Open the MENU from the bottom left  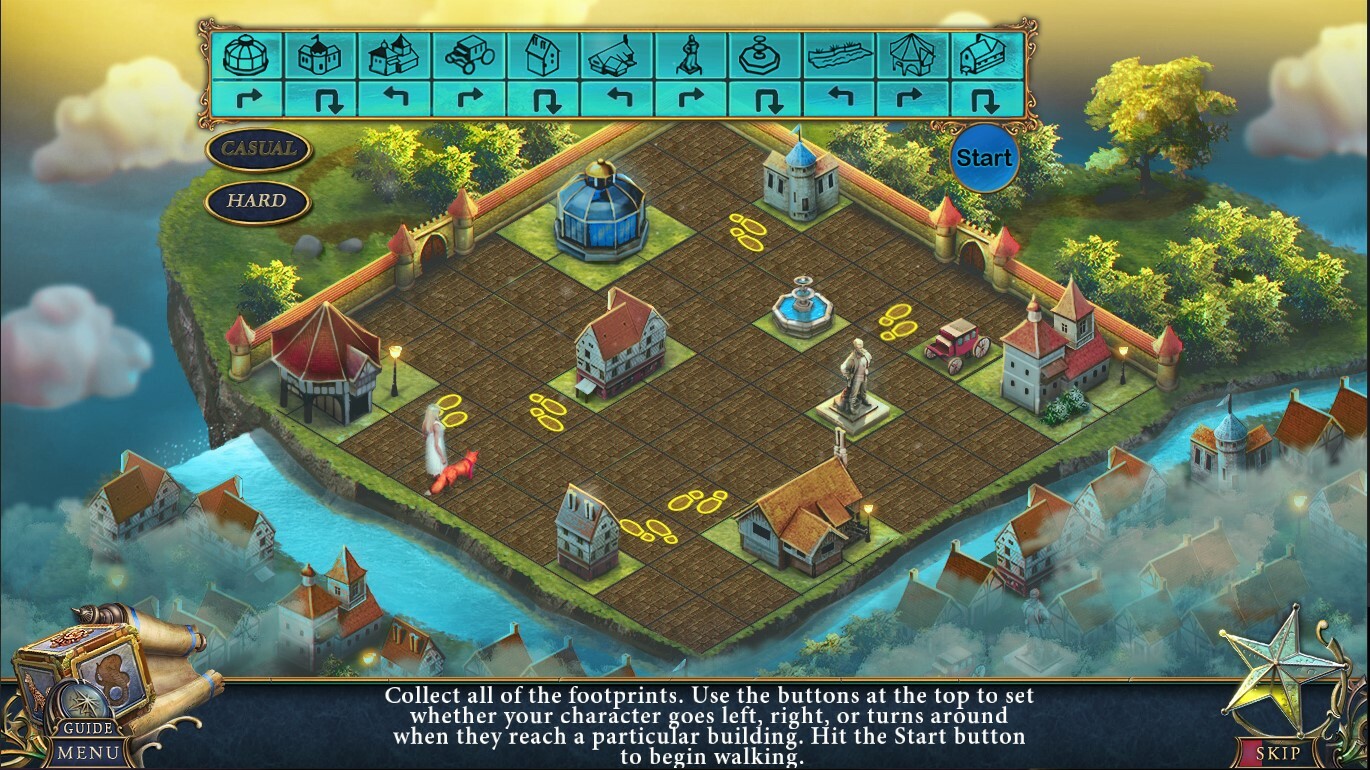click(88, 752)
